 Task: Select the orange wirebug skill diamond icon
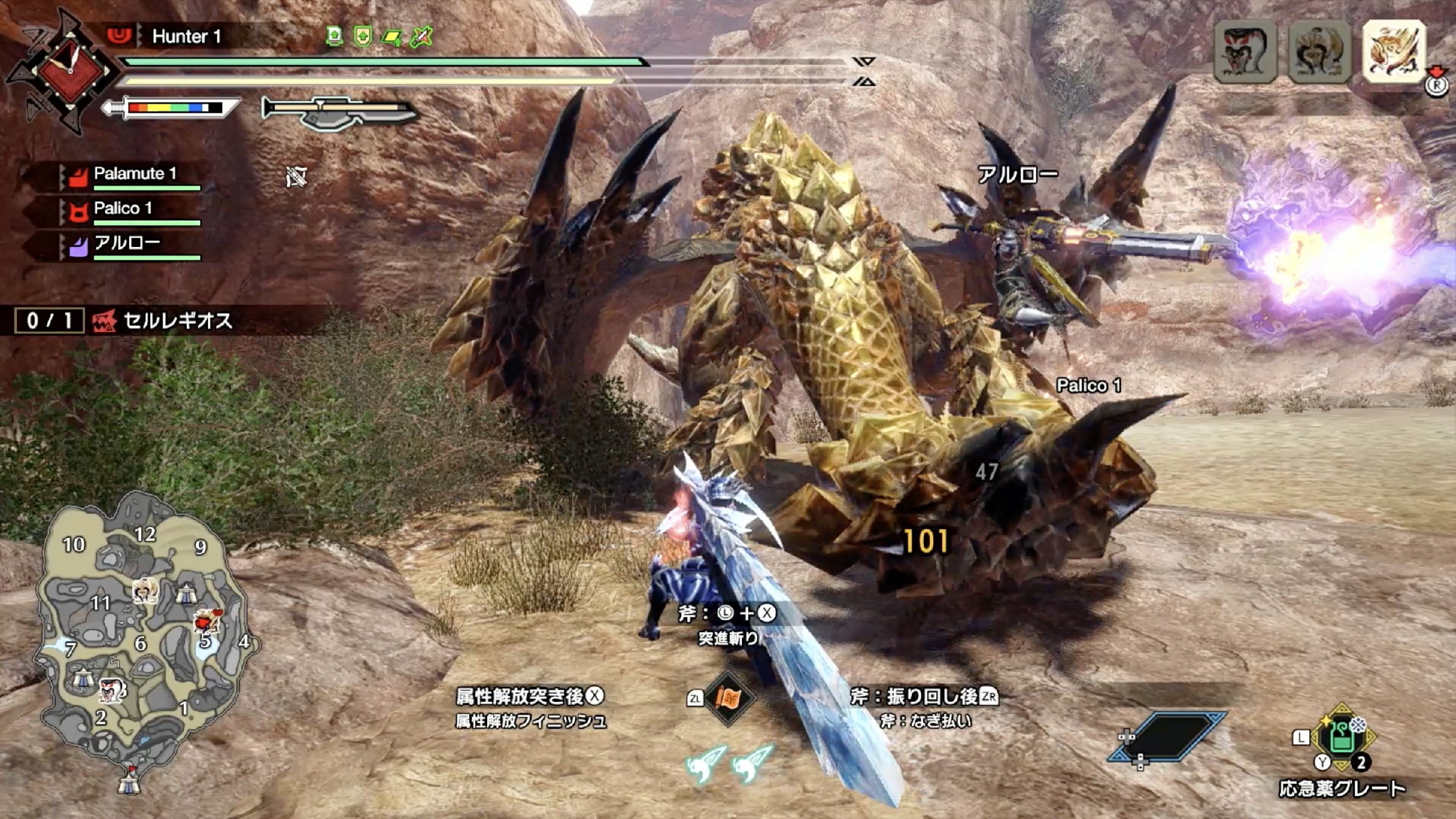click(x=727, y=698)
